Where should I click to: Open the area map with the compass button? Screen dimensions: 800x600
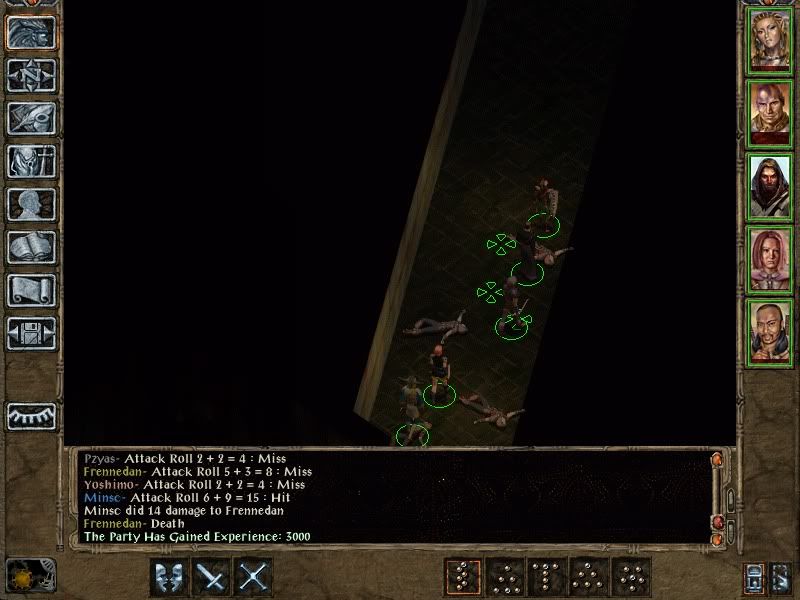tap(31, 74)
